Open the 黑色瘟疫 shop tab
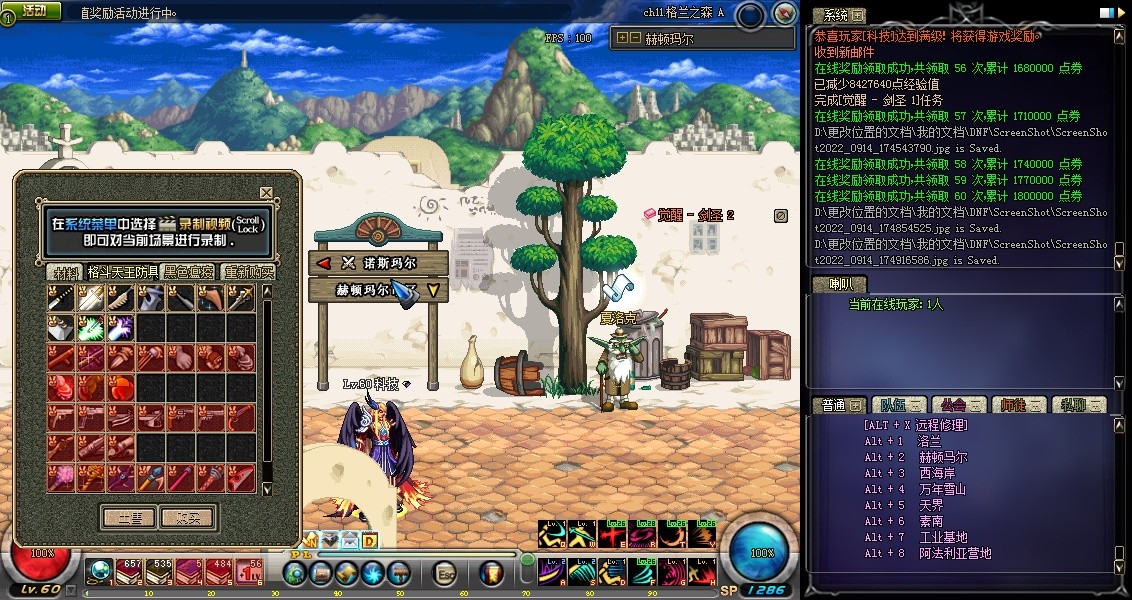 (x=189, y=272)
